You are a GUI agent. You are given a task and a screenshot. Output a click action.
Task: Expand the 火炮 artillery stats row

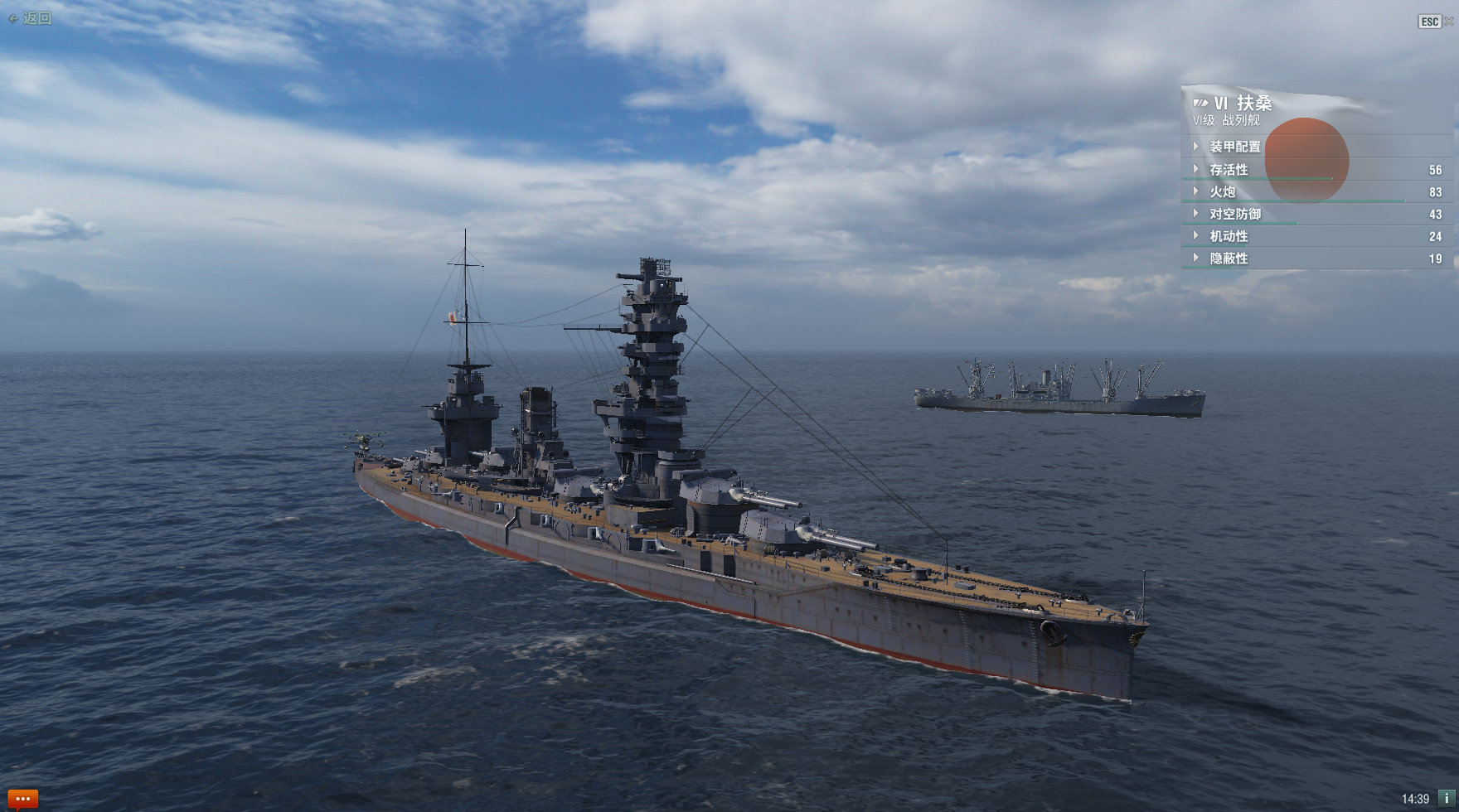click(x=1222, y=192)
